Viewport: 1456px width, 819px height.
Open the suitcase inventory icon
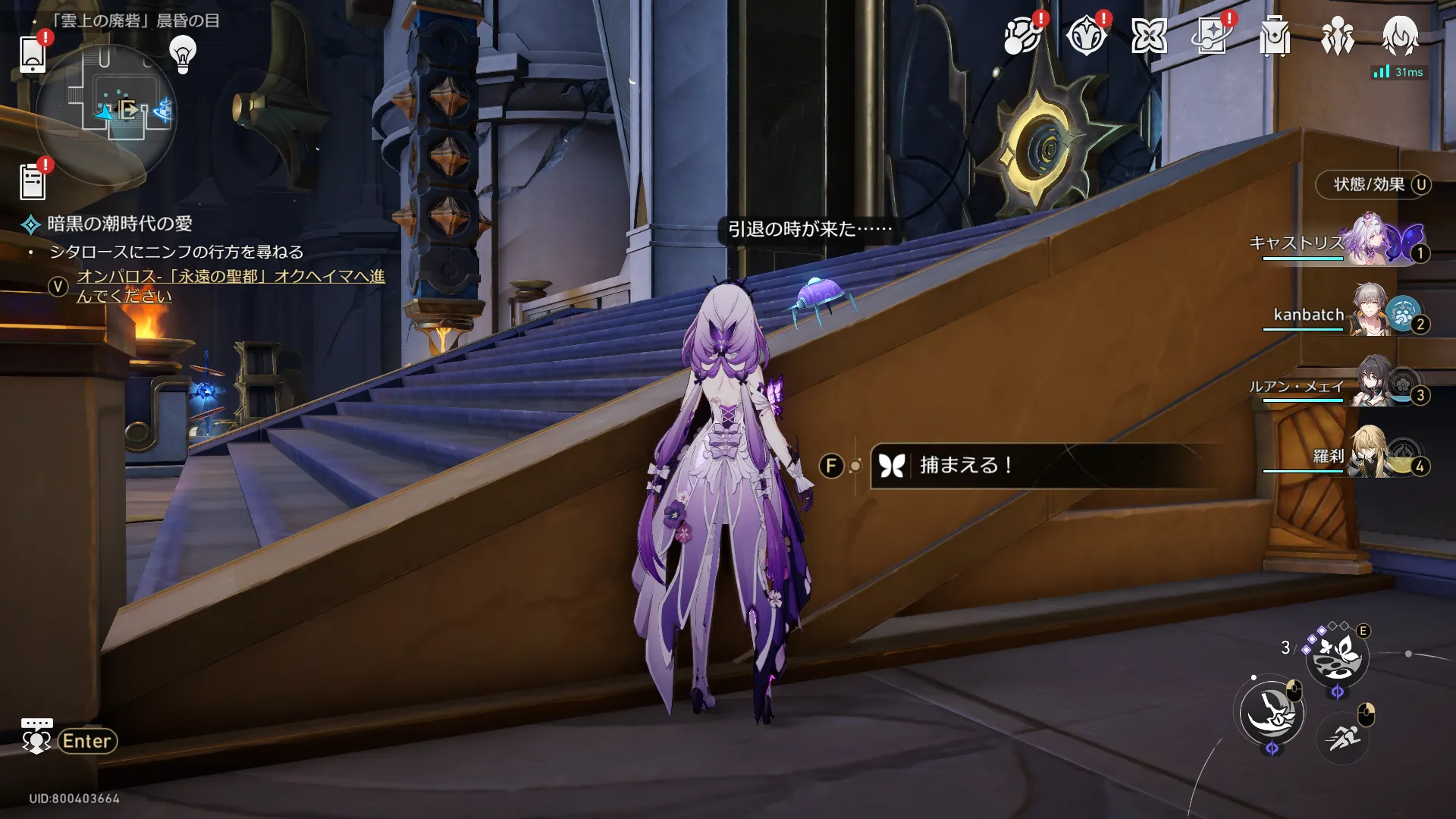click(x=1274, y=36)
